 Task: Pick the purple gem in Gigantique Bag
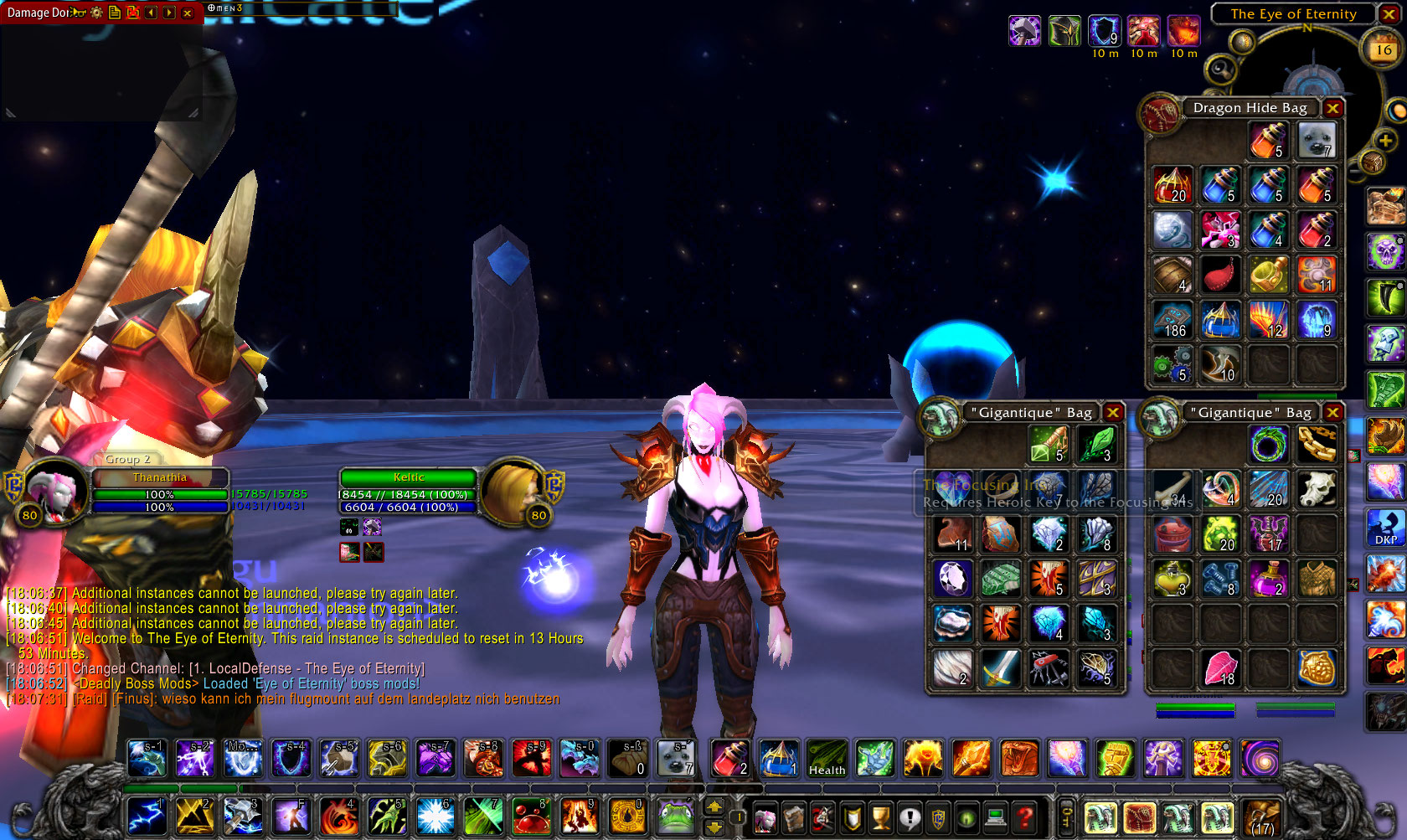tap(952, 577)
